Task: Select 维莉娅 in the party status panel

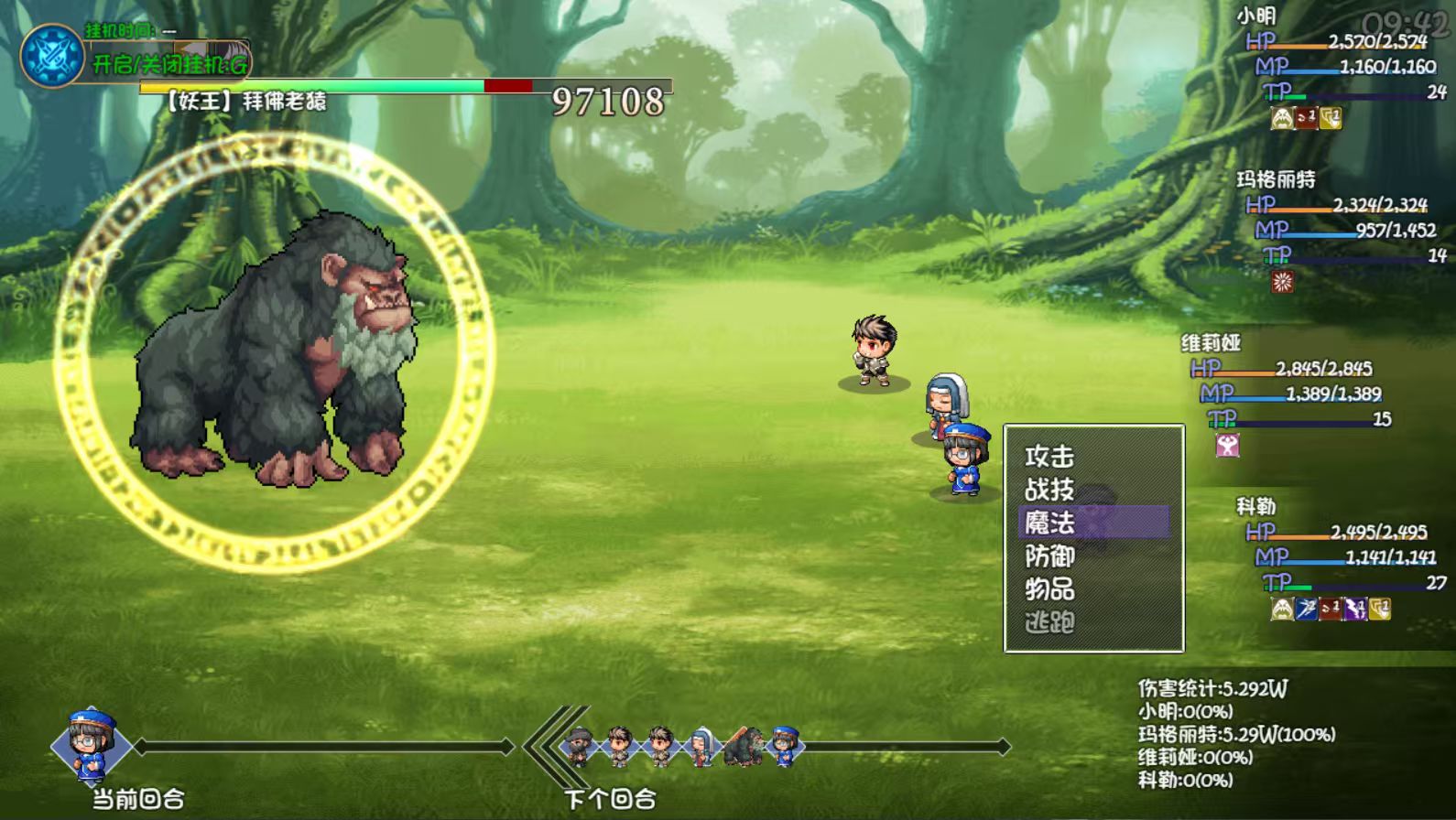Action: [x=1211, y=343]
